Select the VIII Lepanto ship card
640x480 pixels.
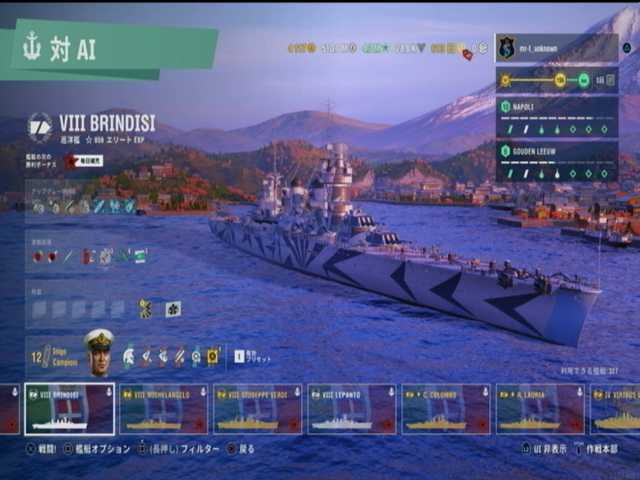(351, 409)
